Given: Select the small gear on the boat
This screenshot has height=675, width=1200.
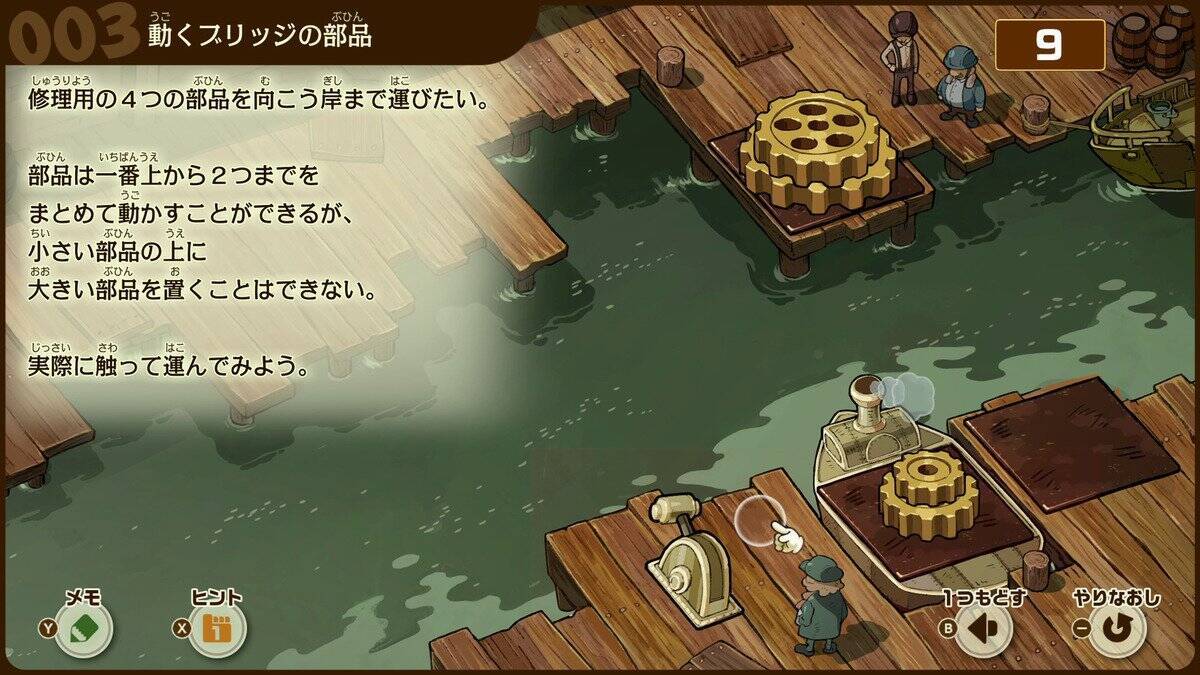Looking at the screenshot, I should [928, 491].
